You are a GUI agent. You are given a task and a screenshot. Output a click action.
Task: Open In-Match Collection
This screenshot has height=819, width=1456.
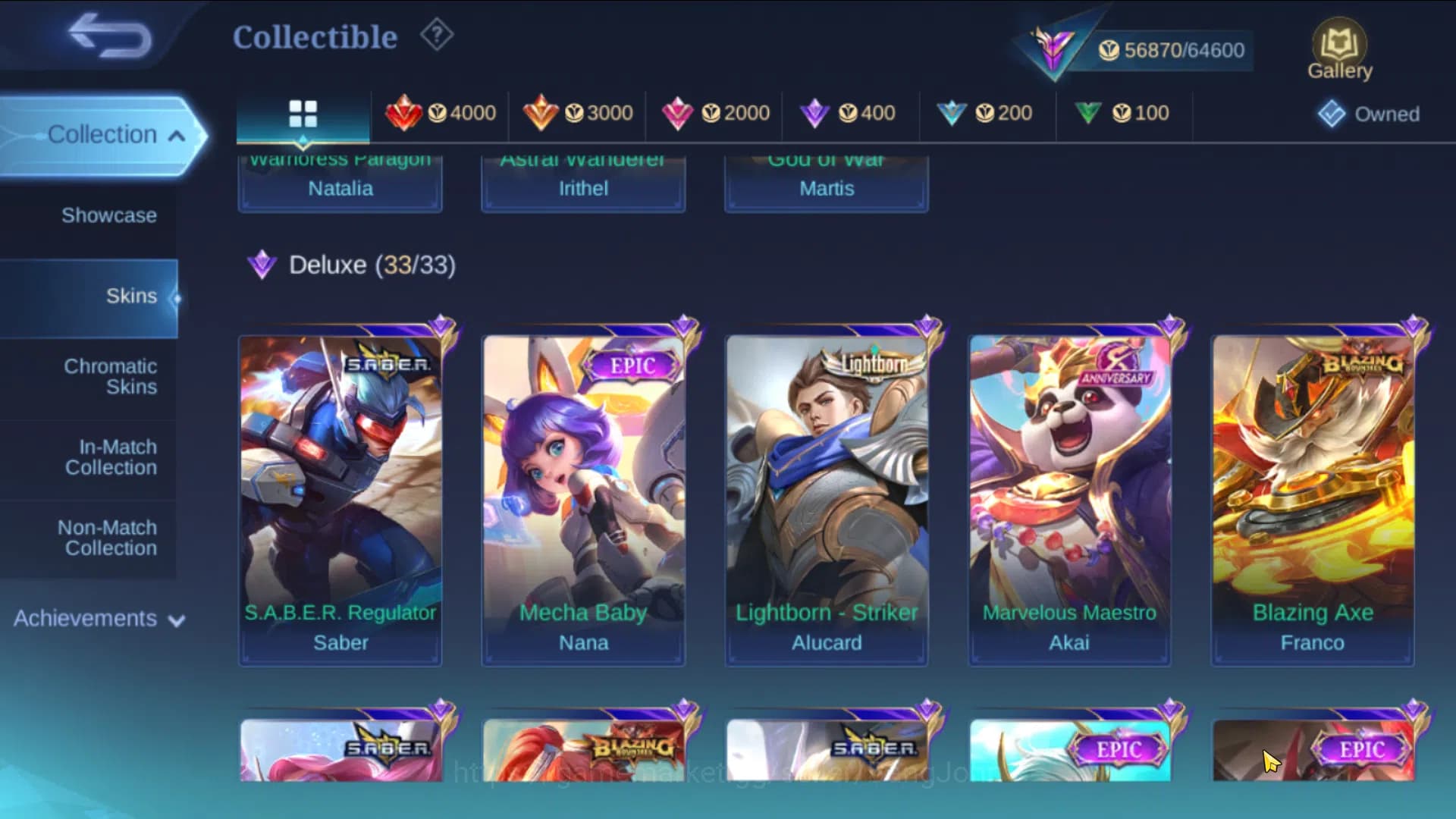point(111,457)
